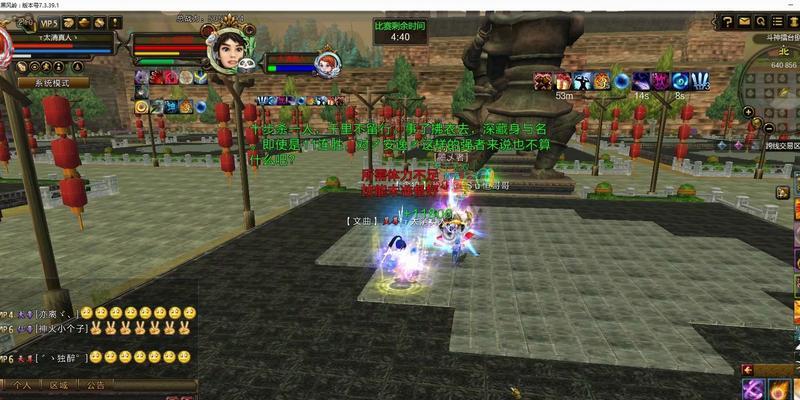
Task: Select the red-haired character portrait
Action: pos(326,63)
